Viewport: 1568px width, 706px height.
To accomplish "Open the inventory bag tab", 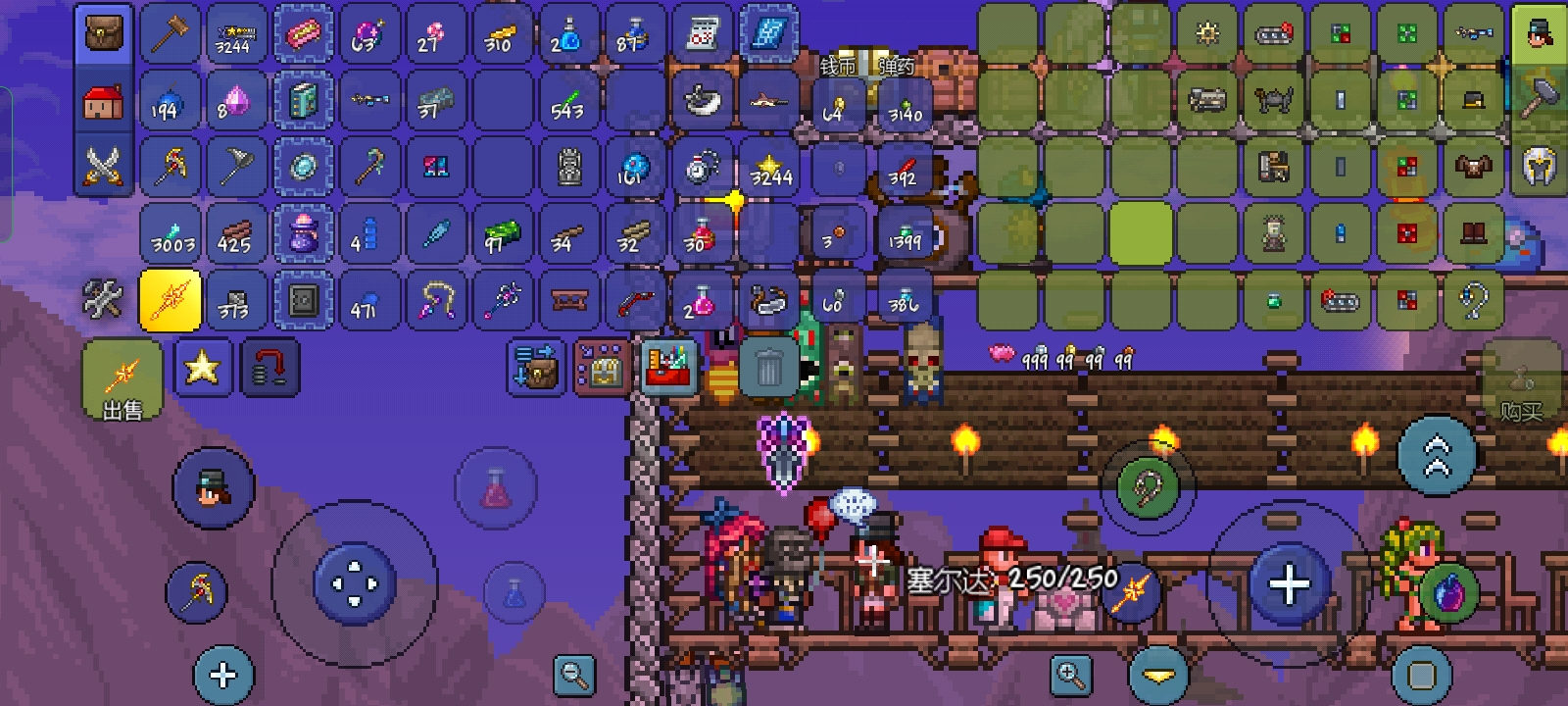I will [103, 35].
